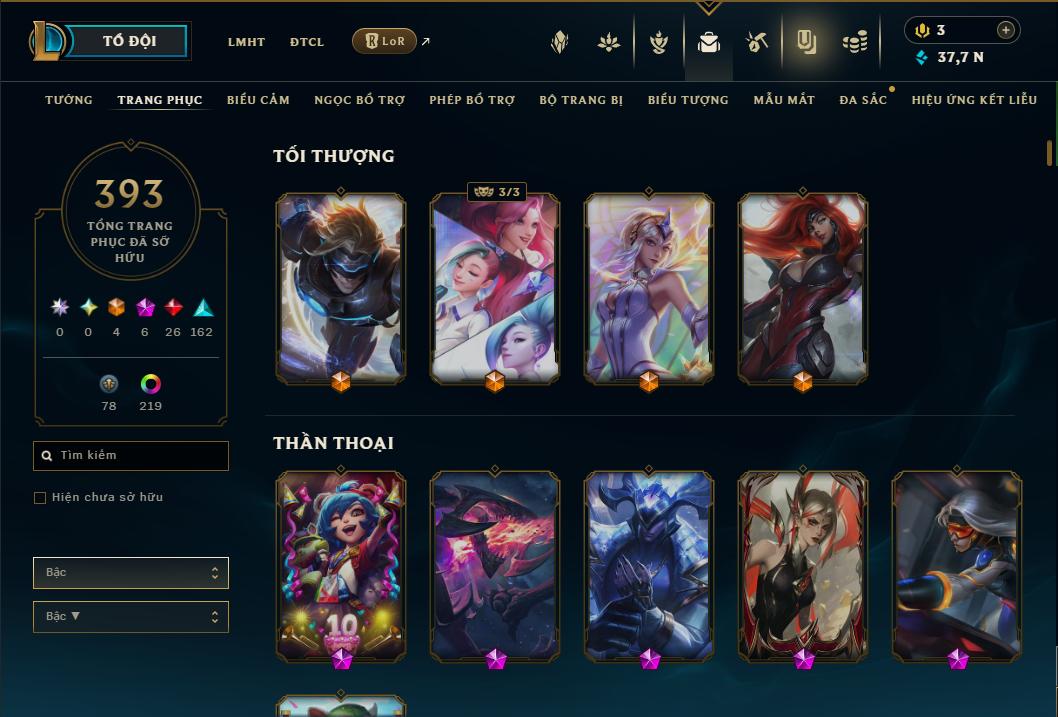Switch to the ĐTCL game tab

tap(307, 42)
